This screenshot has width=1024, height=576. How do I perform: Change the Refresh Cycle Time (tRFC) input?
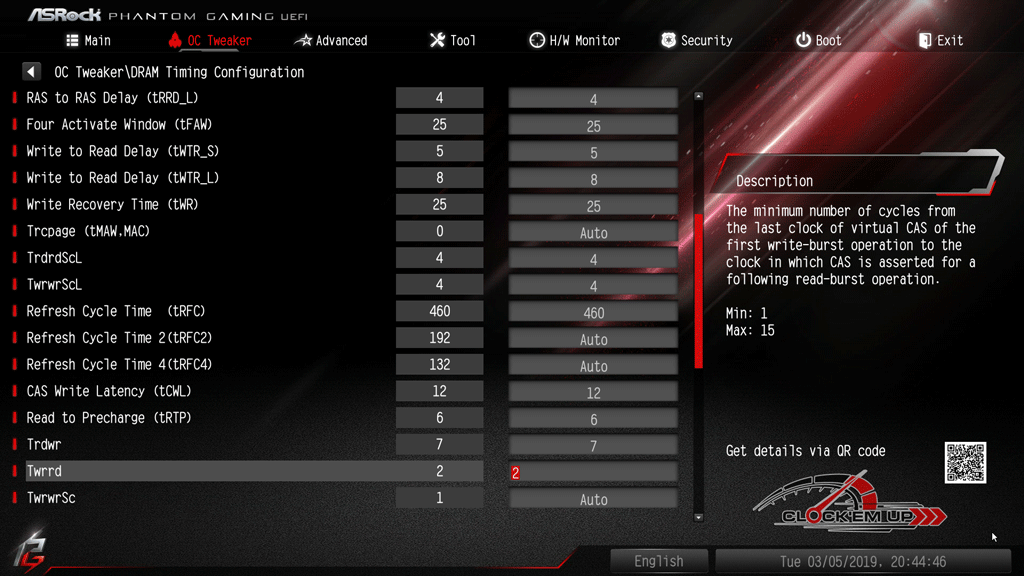[x=593, y=312]
